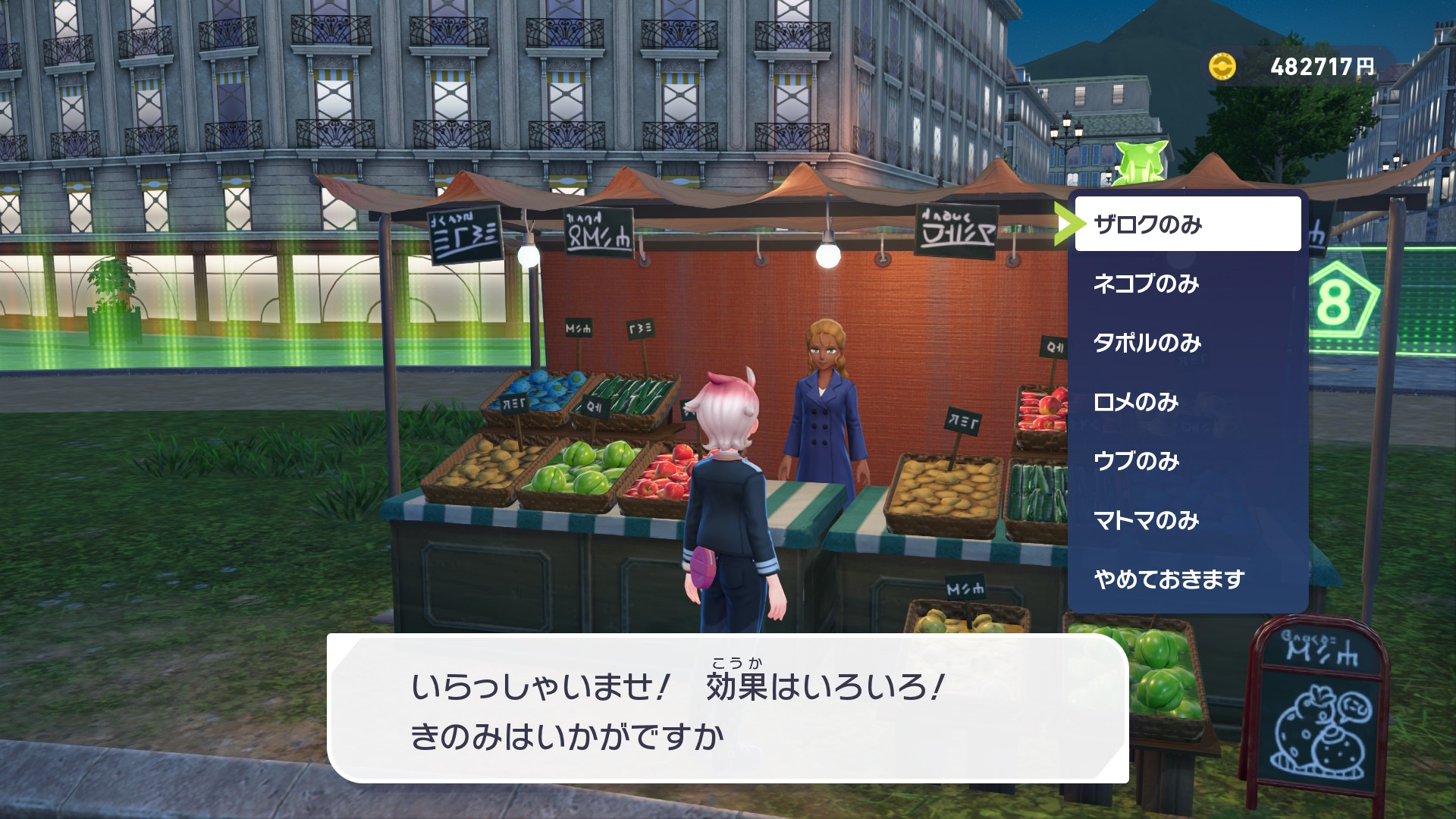Decline with やめておきます
The image size is (1456, 819).
click(x=1187, y=579)
